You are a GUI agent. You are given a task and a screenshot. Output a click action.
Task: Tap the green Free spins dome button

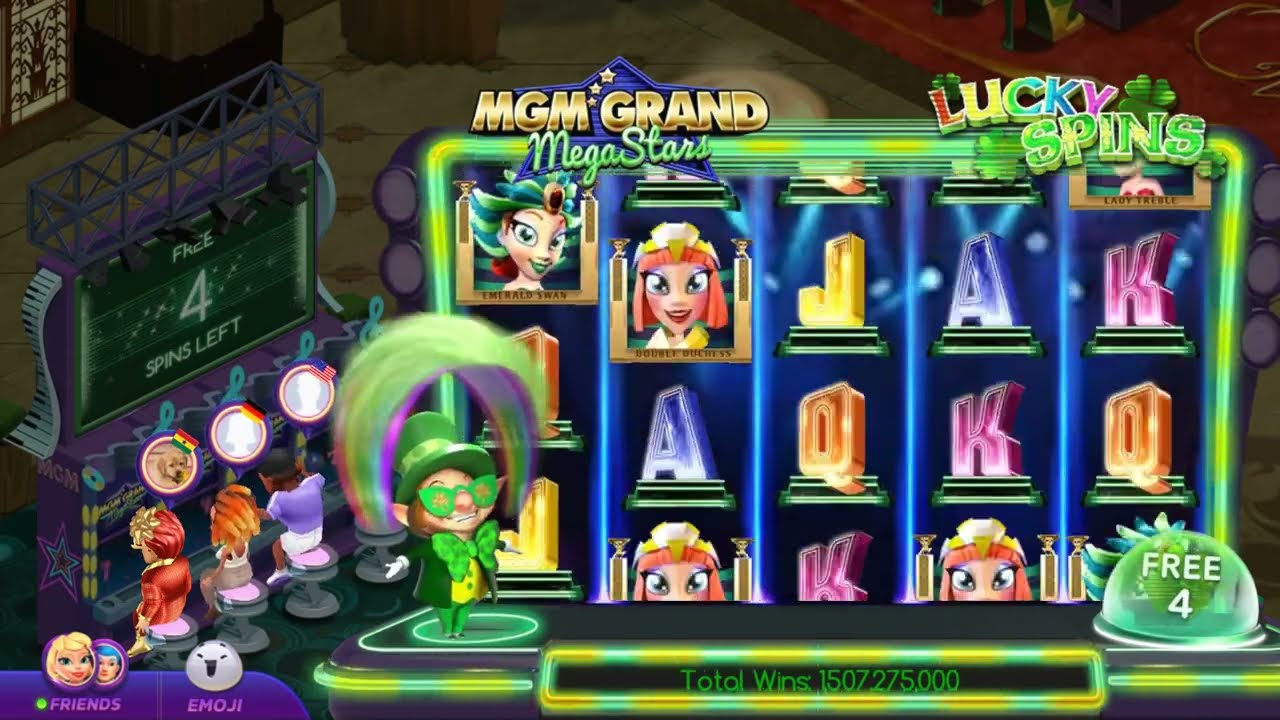click(x=1180, y=587)
